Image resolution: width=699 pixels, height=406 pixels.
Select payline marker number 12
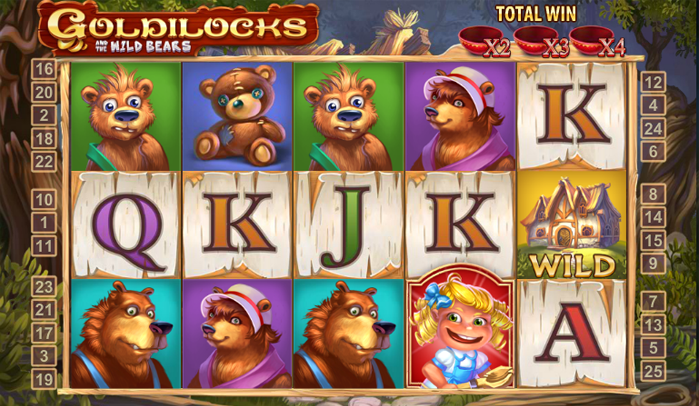[653, 82]
